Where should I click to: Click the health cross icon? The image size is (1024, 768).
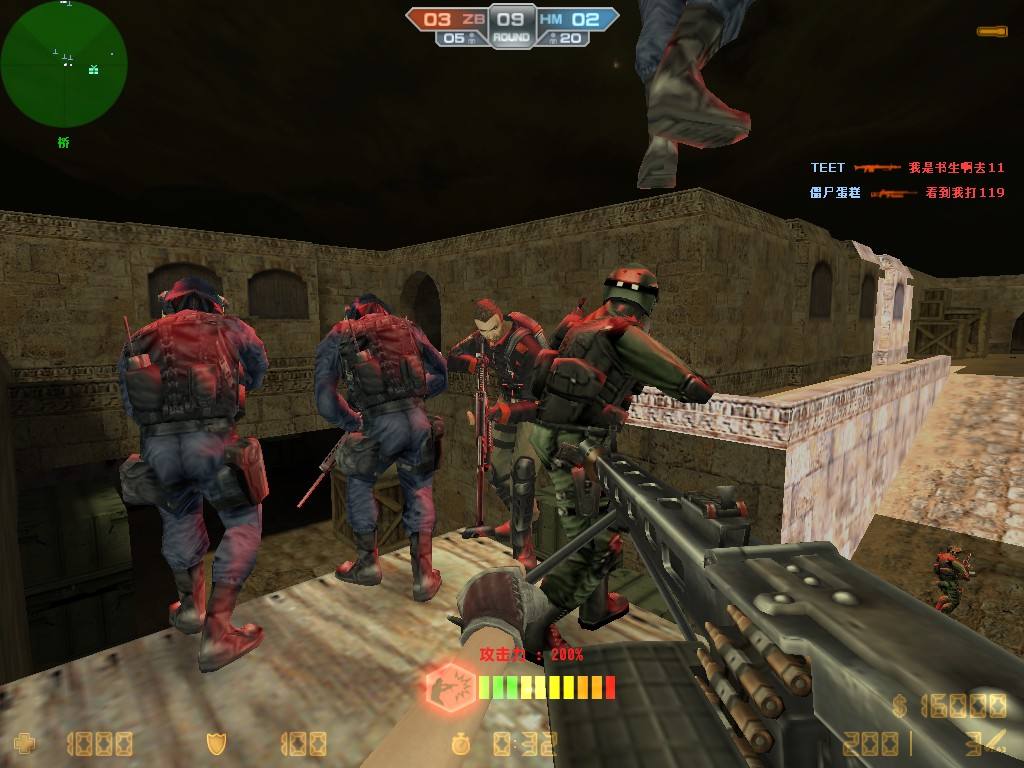[x=25, y=744]
